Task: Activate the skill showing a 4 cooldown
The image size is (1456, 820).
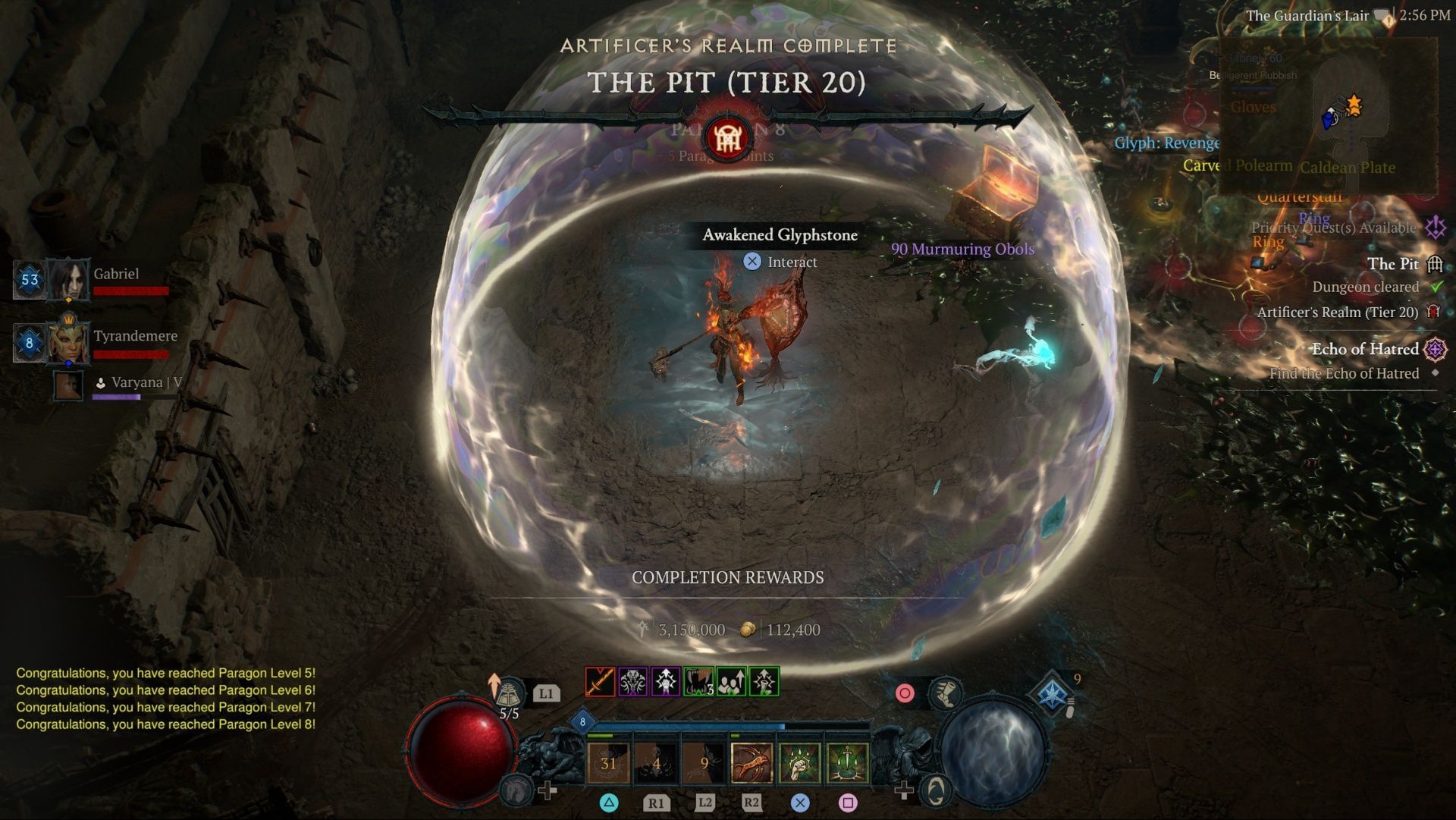Action: (x=656, y=762)
